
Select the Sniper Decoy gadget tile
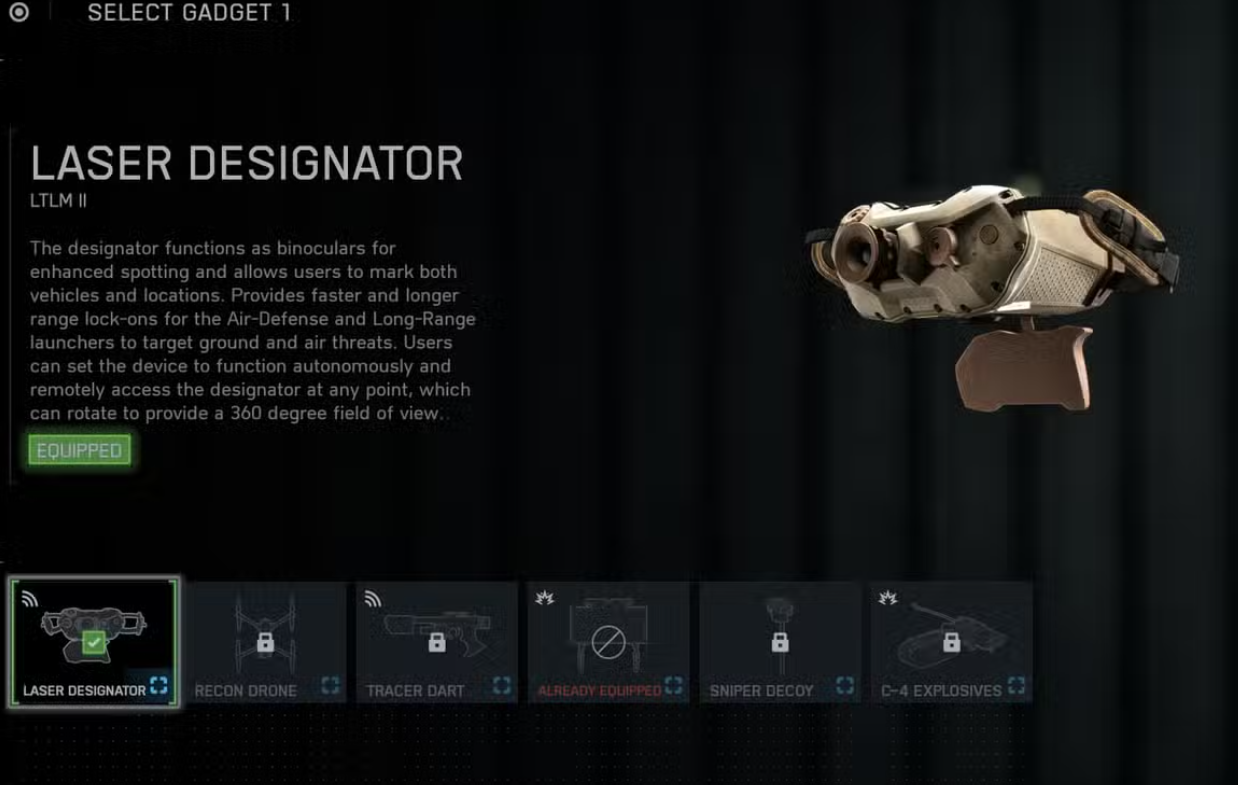tap(780, 642)
